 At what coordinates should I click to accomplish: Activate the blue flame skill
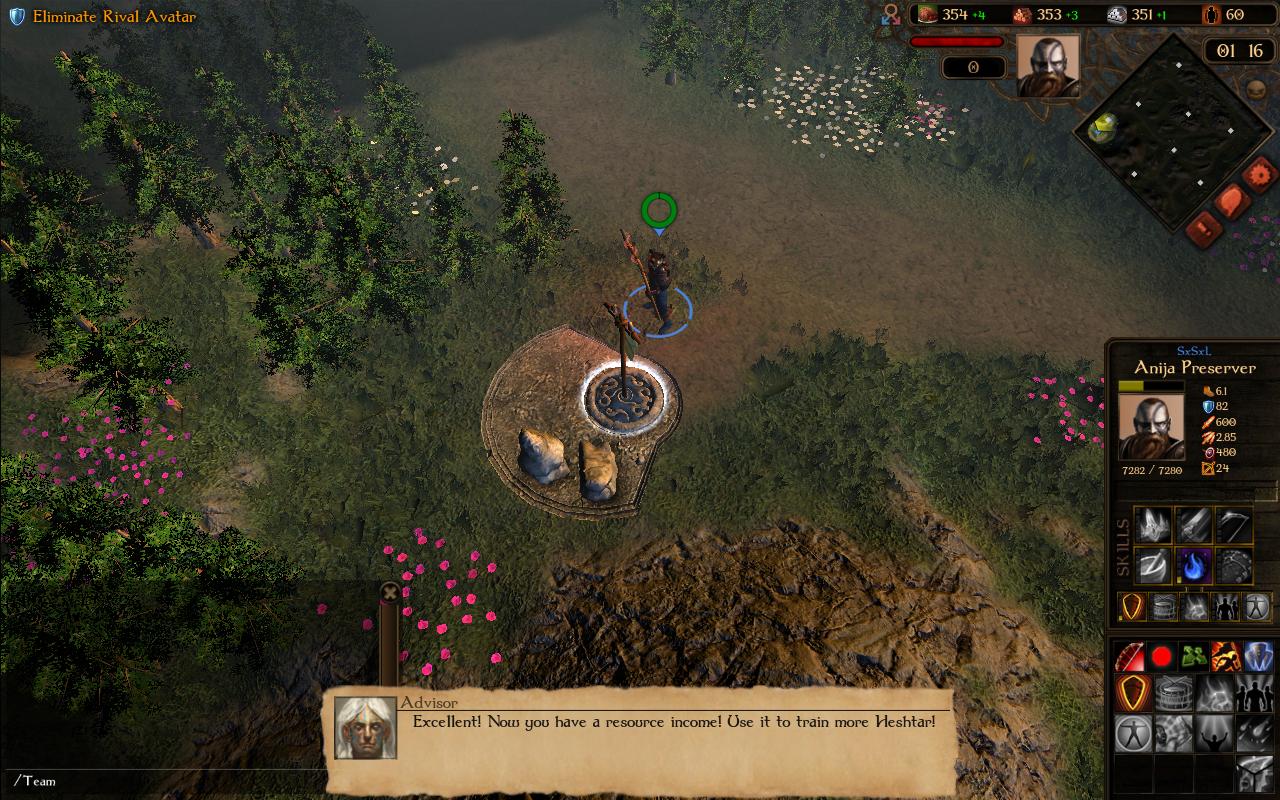tap(1193, 566)
